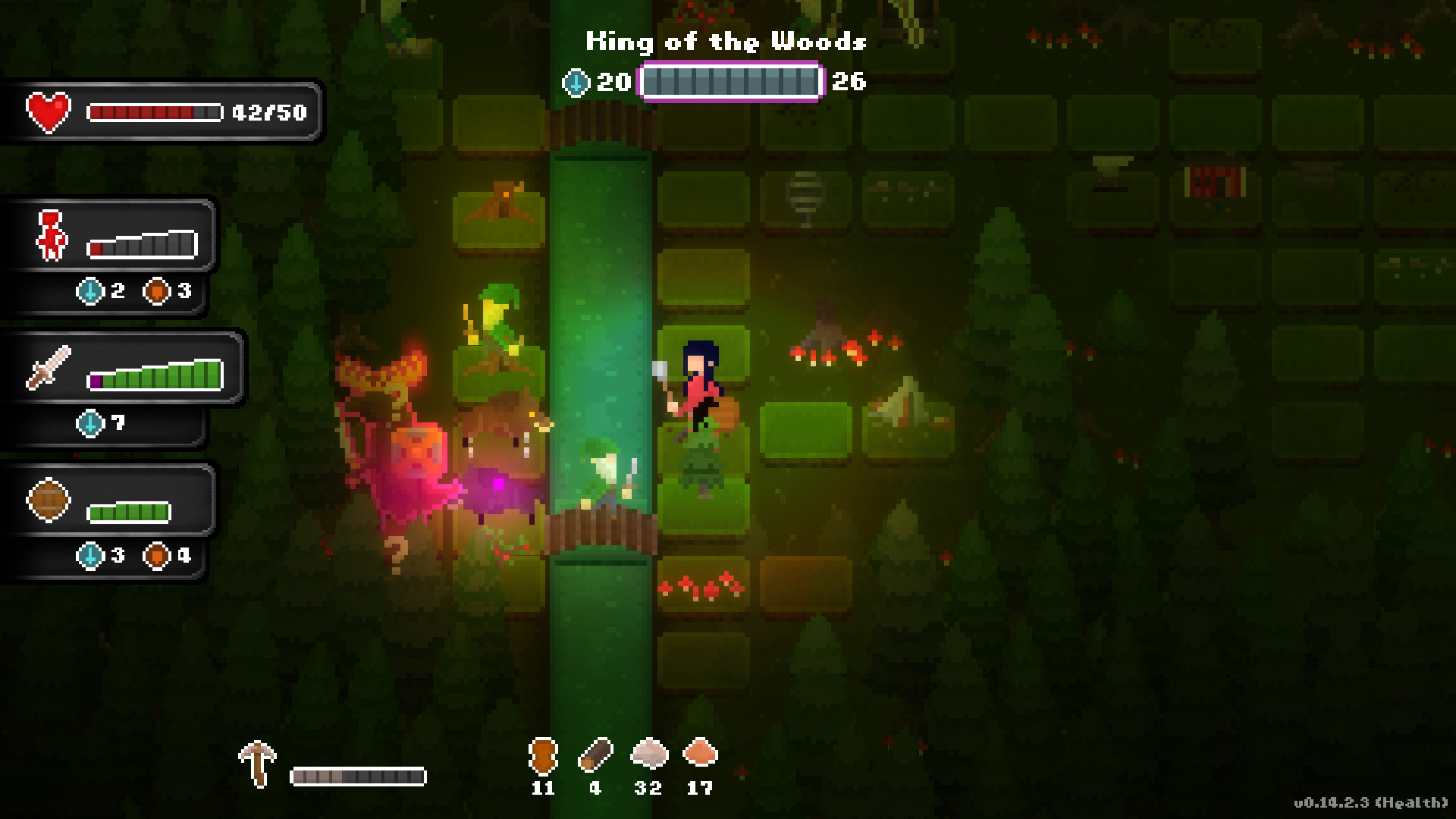
Task: Select the stone resource showing 32
Action: point(650,755)
